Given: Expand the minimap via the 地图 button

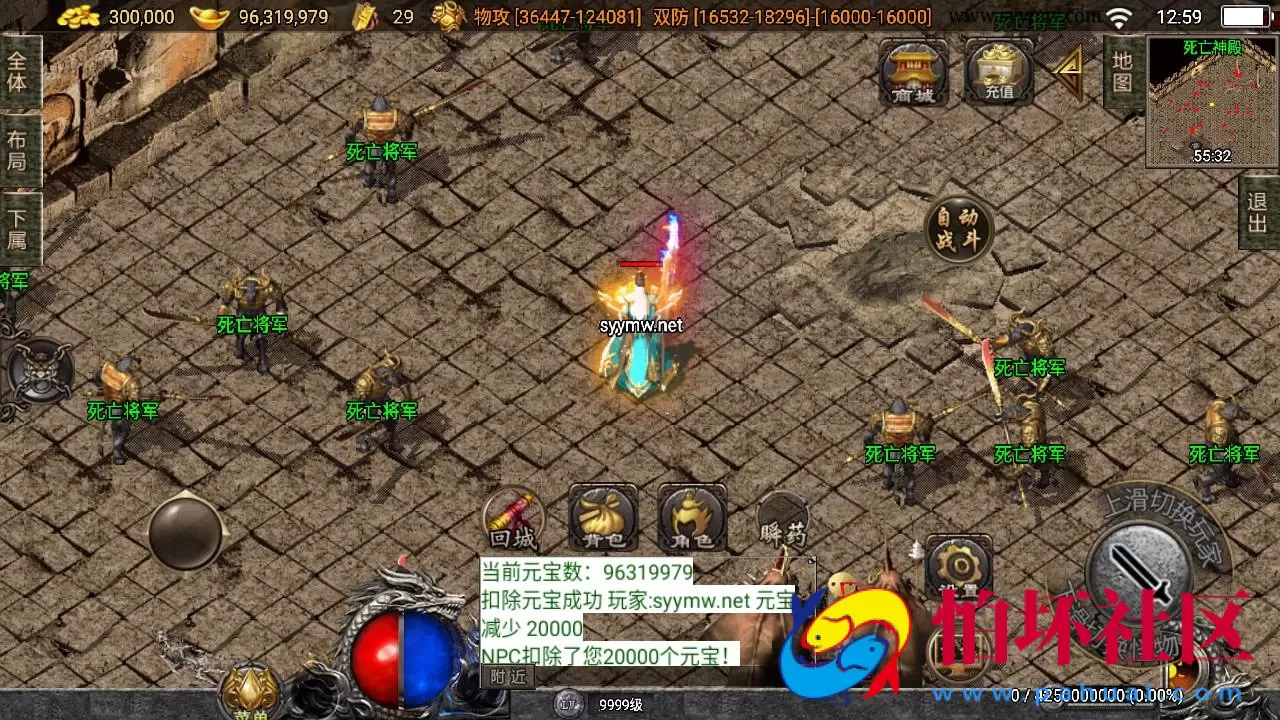Looking at the screenshot, I should pos(1124,70).
